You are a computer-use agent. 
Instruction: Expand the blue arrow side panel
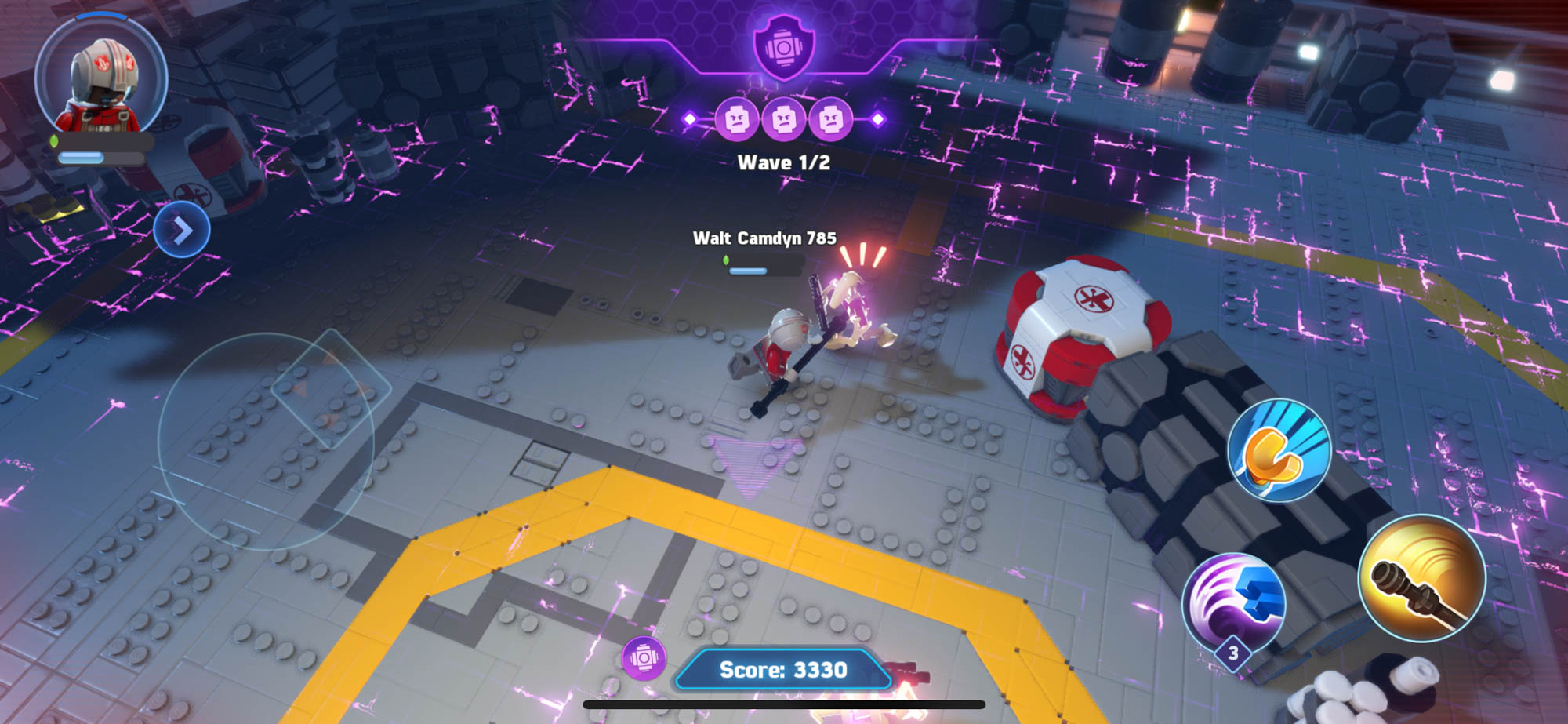[x=182, y=230]
